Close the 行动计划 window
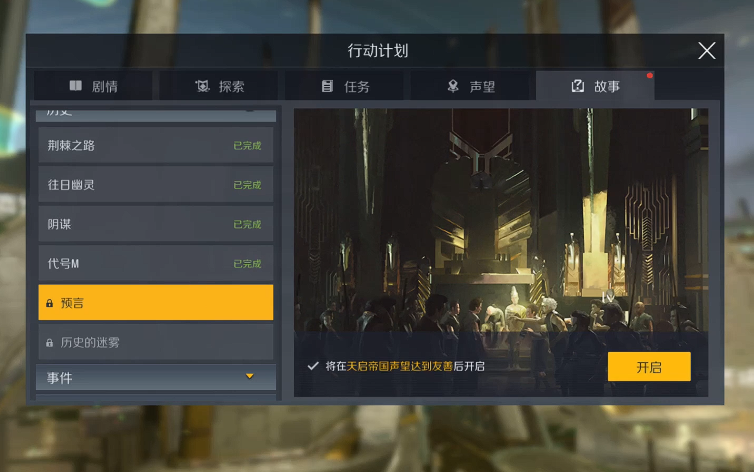754x472 pixels. [x=707, y=51]
